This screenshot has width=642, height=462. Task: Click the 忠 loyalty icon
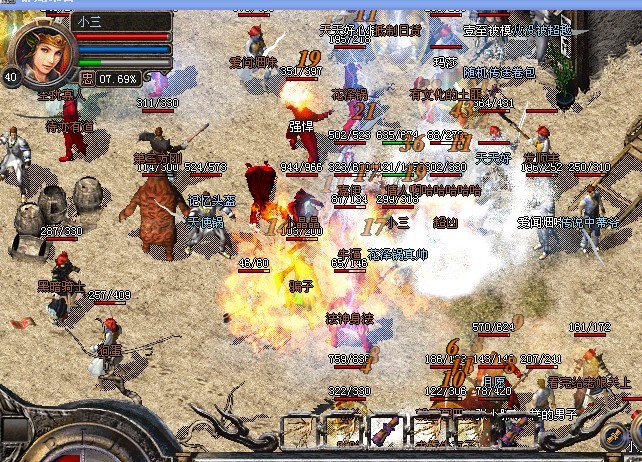coord(88,77)
